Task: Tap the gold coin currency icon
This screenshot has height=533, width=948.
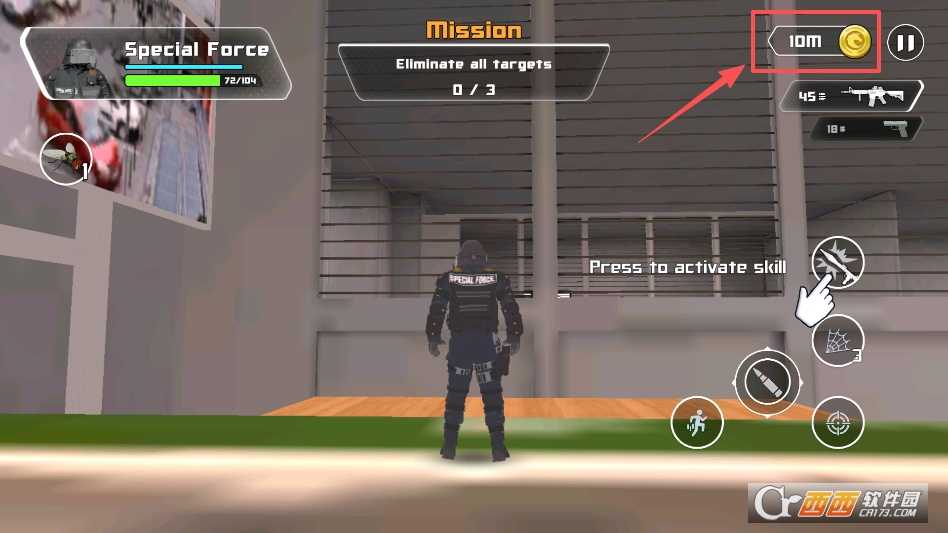Action: [855, 42]
